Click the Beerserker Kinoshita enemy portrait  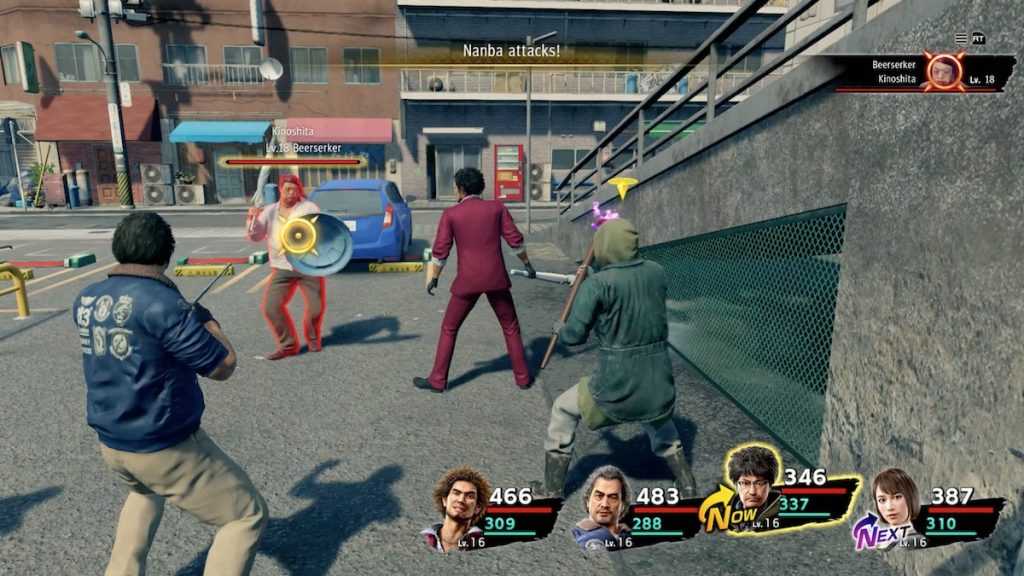point(943,71)
